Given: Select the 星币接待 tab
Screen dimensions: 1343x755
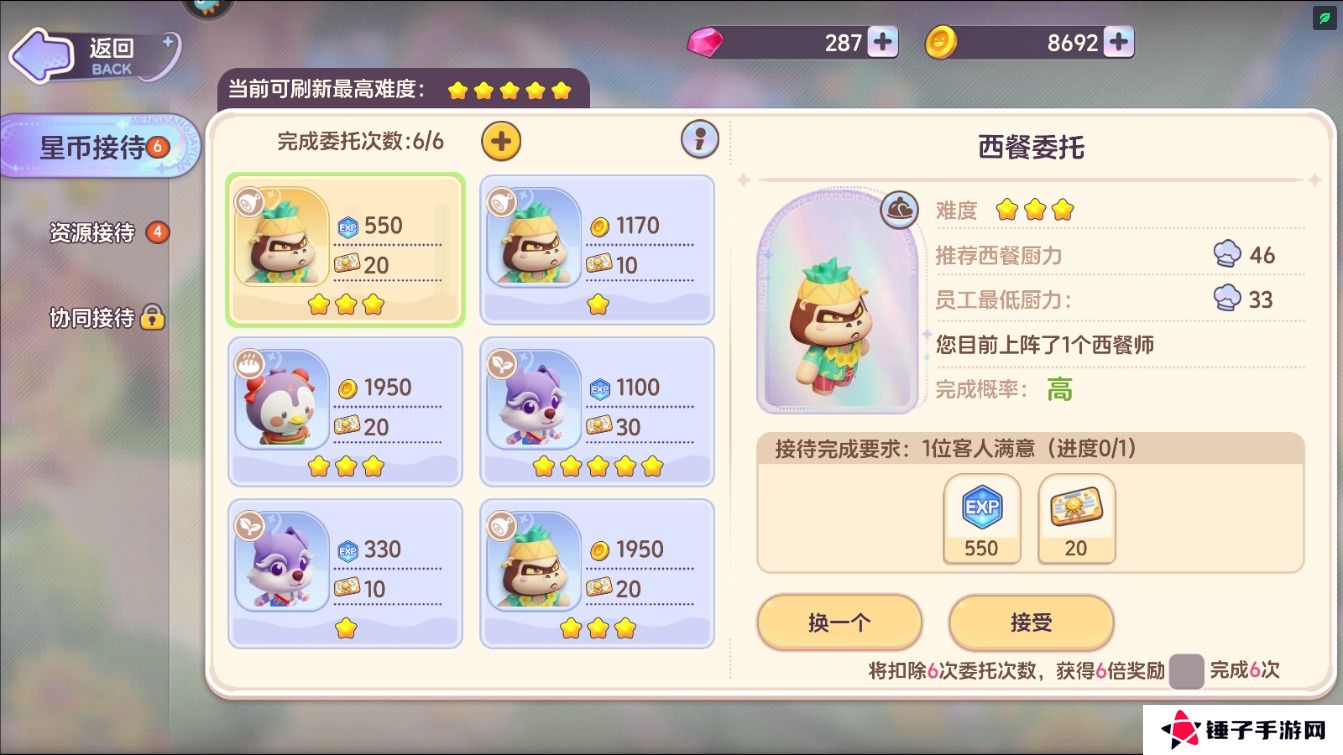Looking at the screenshot, I should [x=95, y=145].
